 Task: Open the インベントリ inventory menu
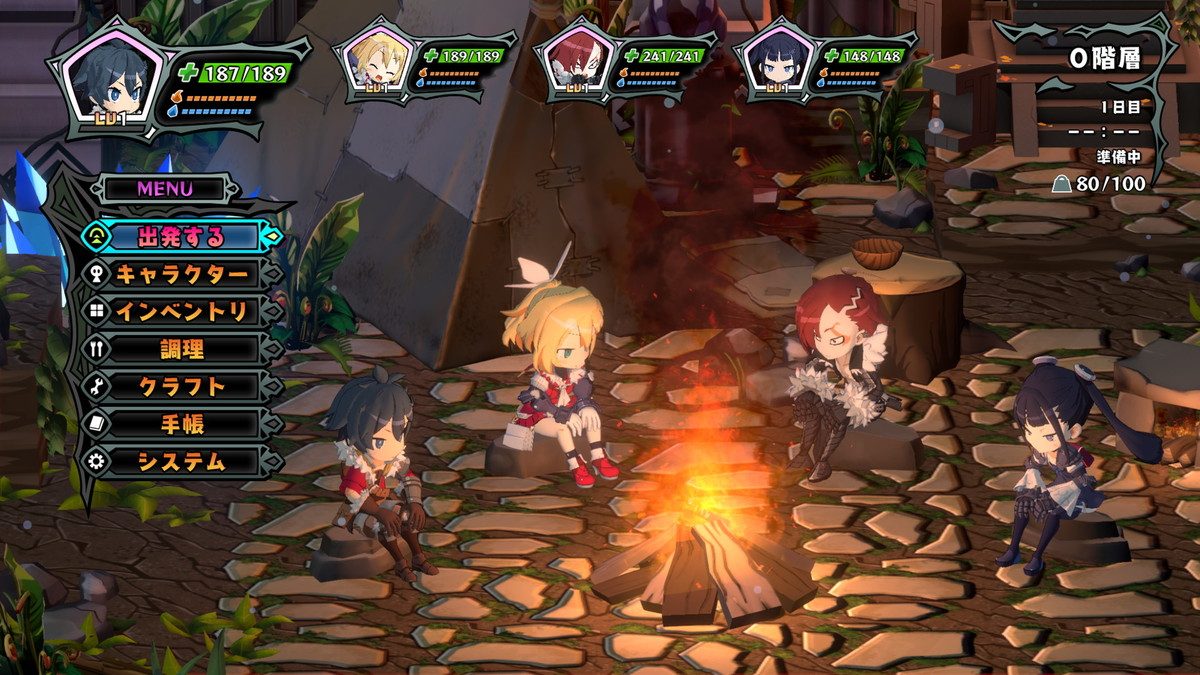coord(181,311)
